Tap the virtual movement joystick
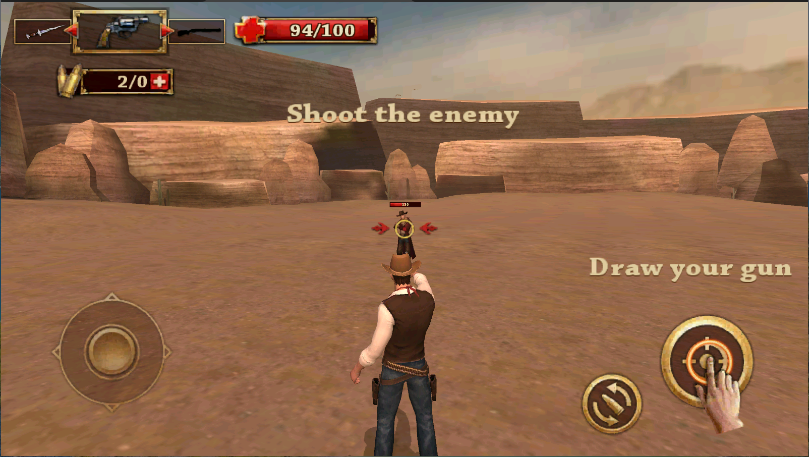 [x=111, y=351]
